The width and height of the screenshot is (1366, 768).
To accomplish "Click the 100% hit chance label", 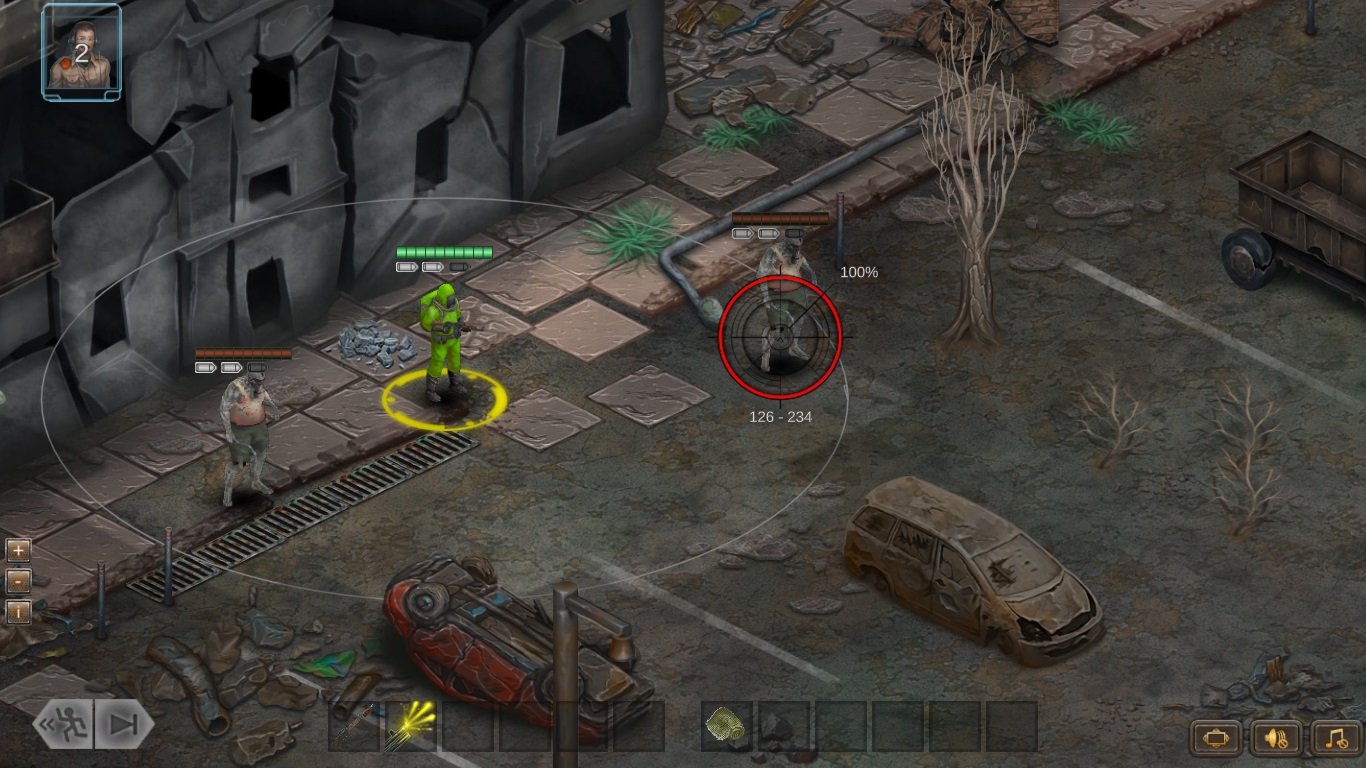I will 858,271.
